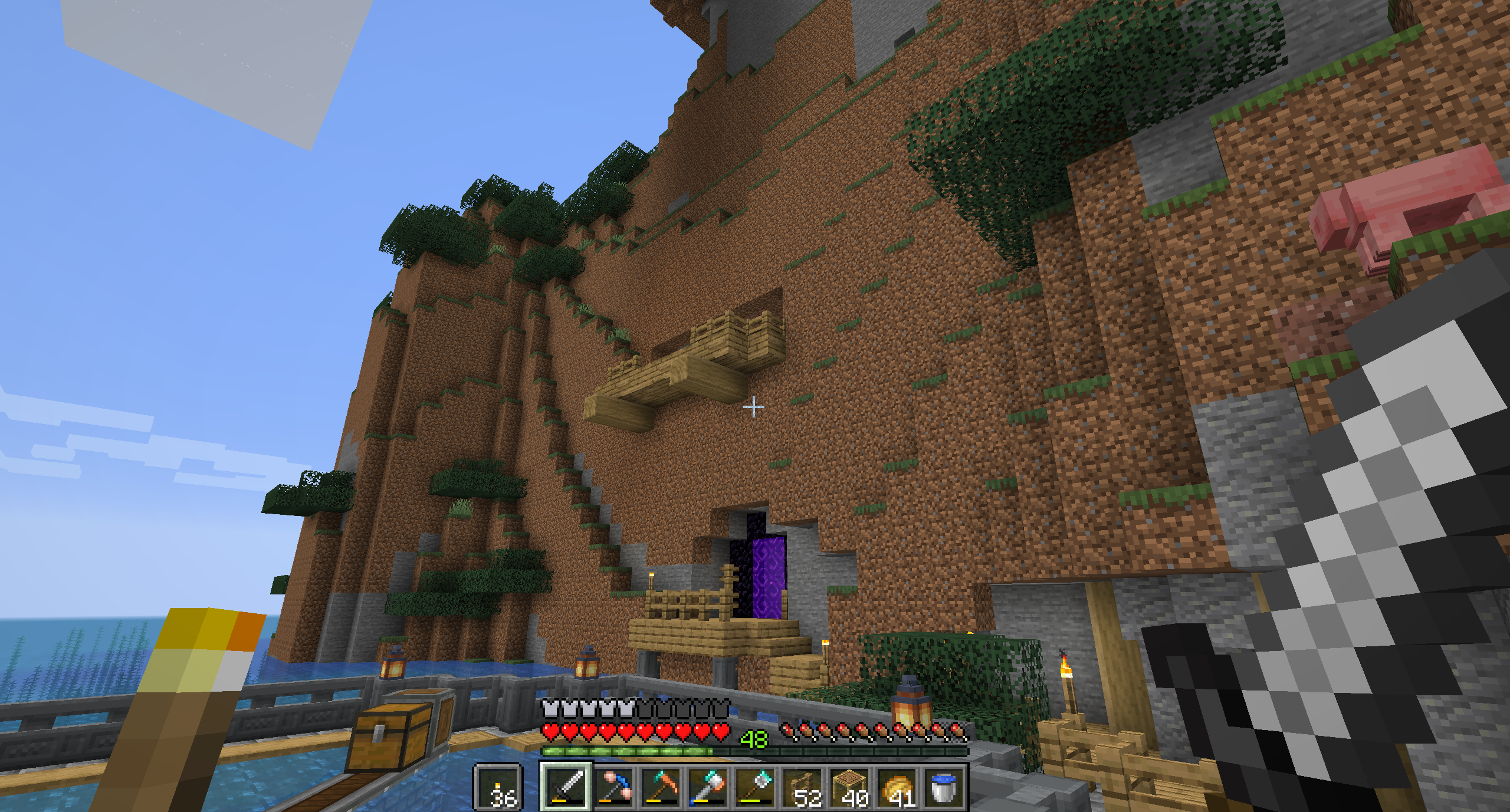Choose the orange-and-teal pickaxe slot
1510x812 pixels.
661,787
